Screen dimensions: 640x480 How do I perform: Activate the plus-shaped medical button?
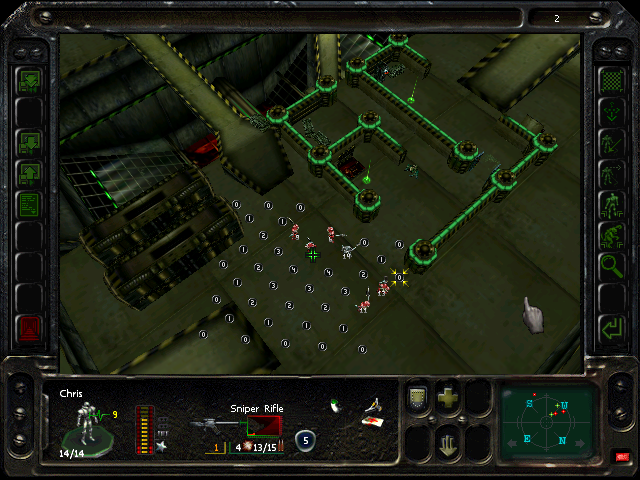[x=448, y=397]
